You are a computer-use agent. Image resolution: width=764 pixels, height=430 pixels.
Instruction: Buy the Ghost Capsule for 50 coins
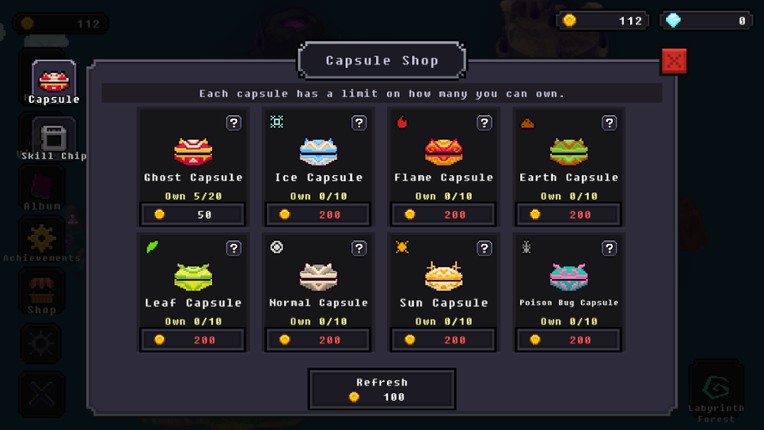click(x=193, y=215)
